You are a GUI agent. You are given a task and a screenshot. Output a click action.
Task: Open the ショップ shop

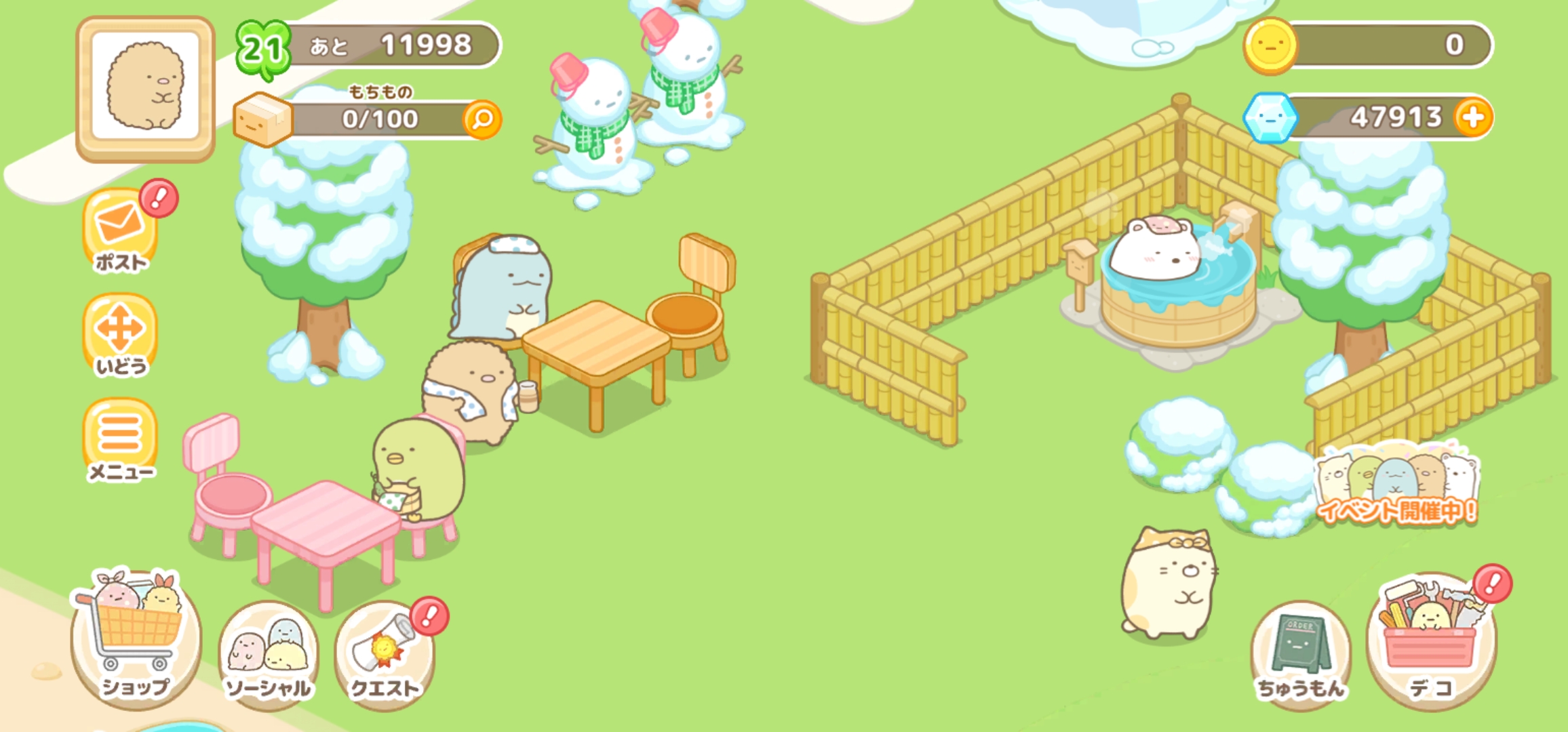tap(136, 637)
